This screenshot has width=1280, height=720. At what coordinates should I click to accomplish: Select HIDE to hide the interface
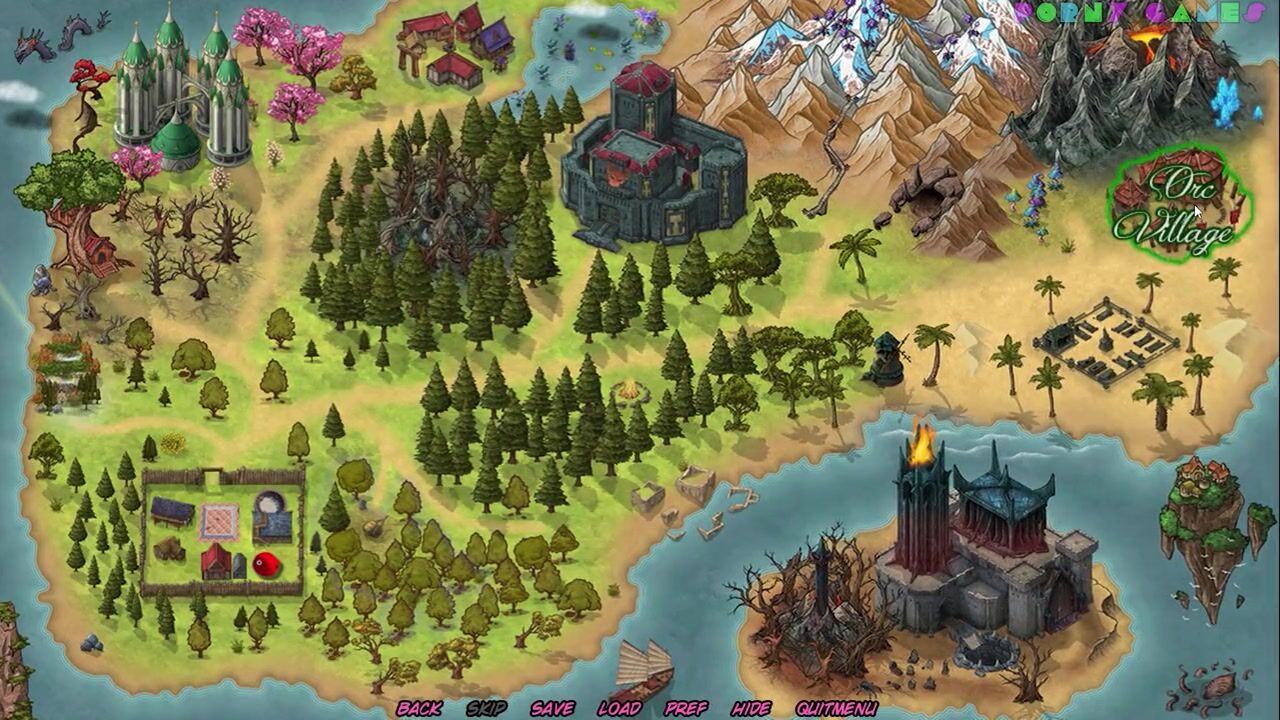751,708
